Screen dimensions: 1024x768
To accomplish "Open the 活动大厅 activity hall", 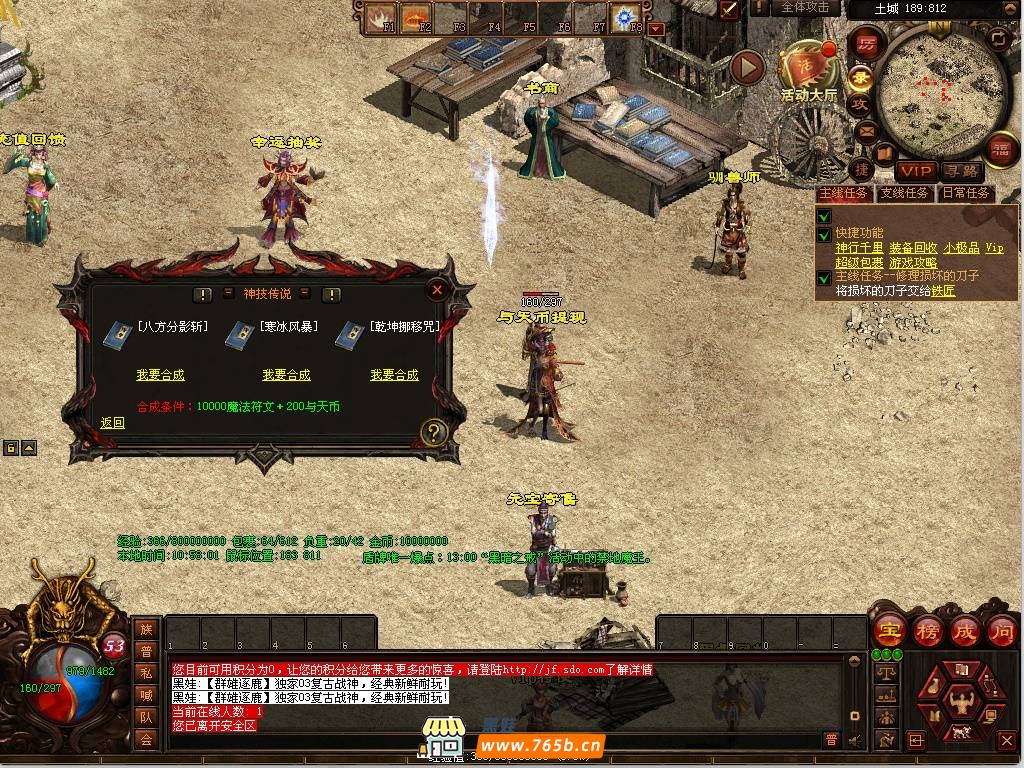I will 808,70.
